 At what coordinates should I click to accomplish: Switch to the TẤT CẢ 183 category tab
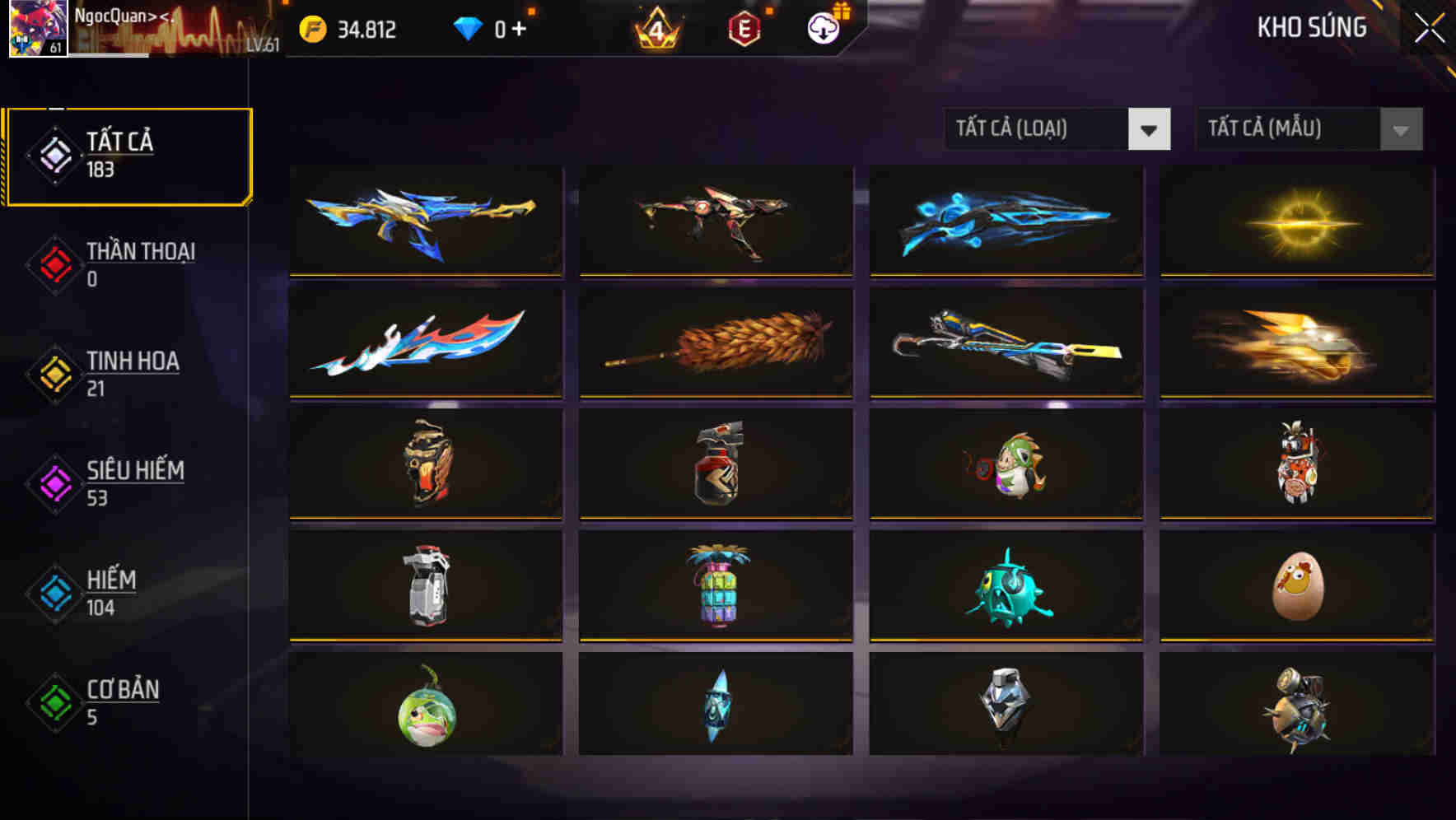point(128,154)
